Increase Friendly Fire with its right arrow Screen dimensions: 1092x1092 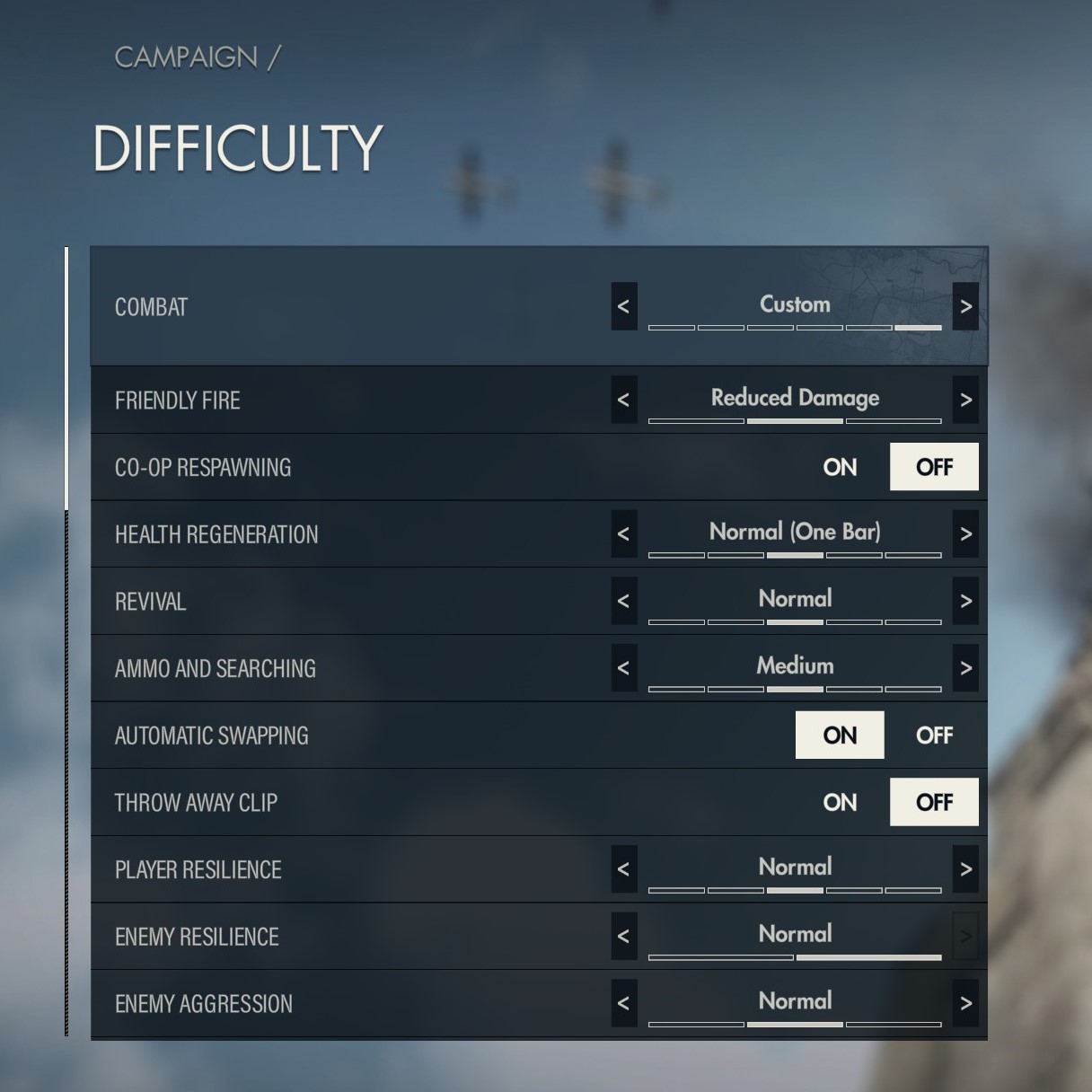coord(965,400)
